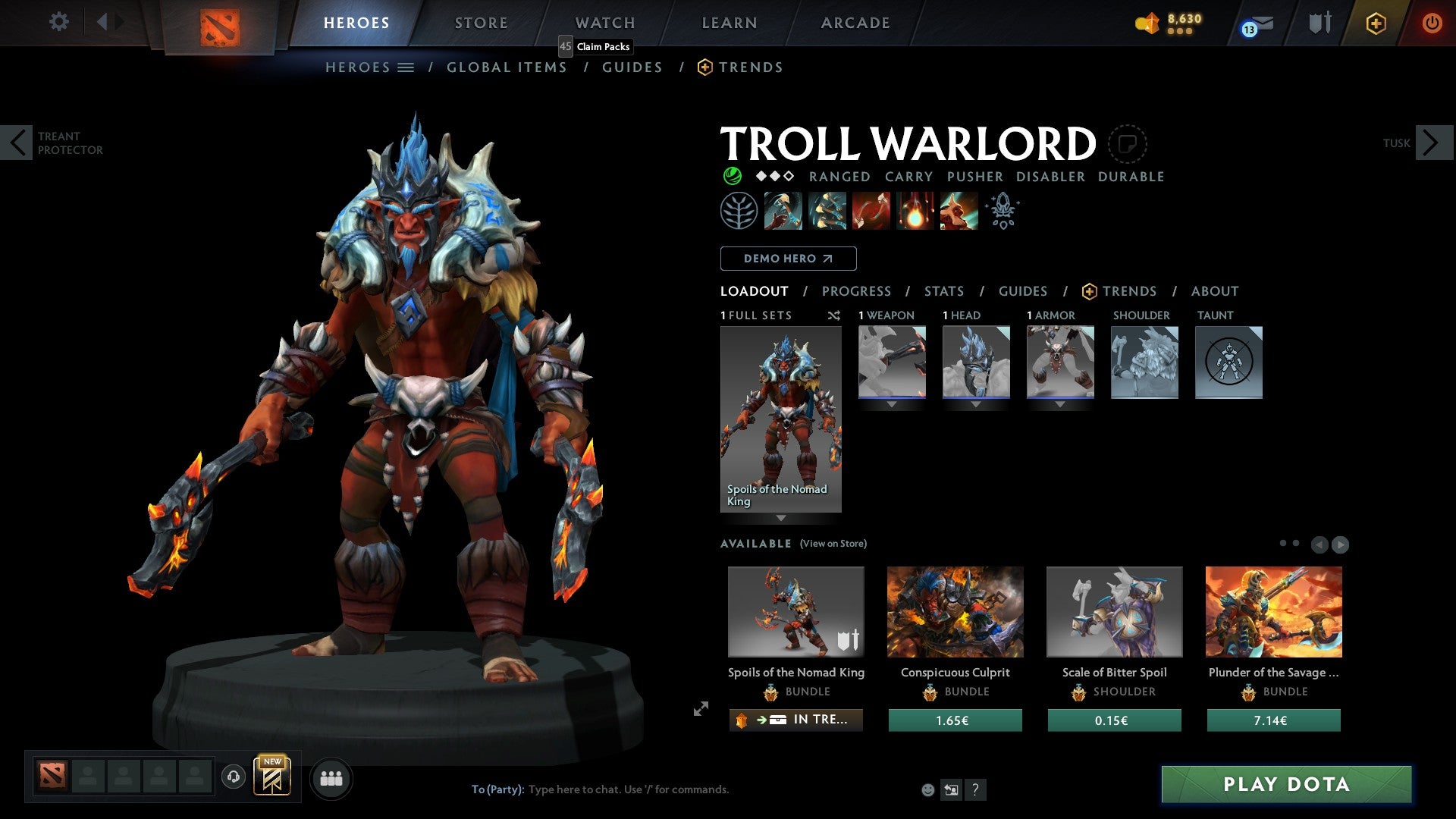Click the DEMO HERO button

(787, 258)
